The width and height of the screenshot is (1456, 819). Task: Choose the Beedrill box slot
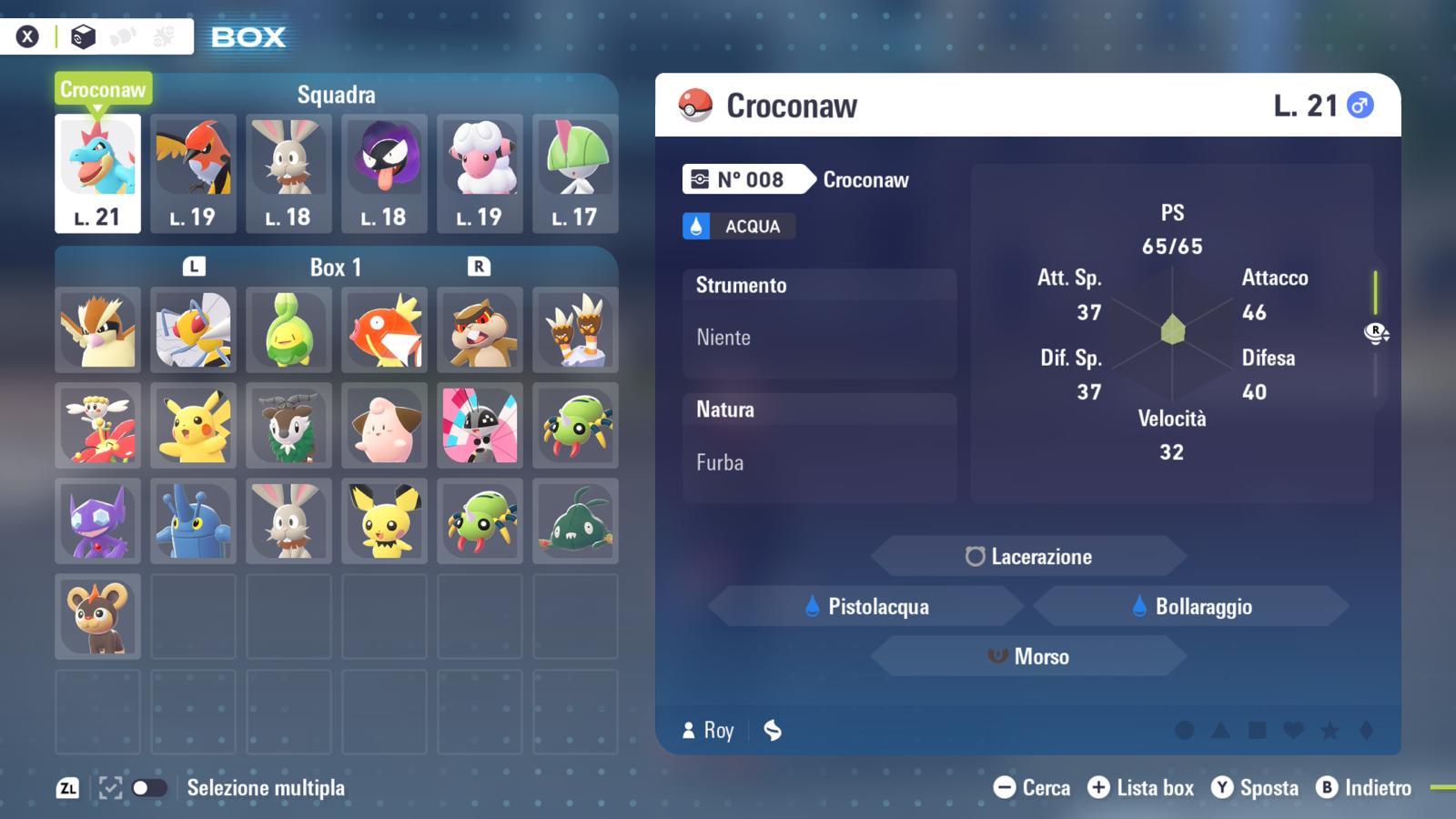[193, 330]
